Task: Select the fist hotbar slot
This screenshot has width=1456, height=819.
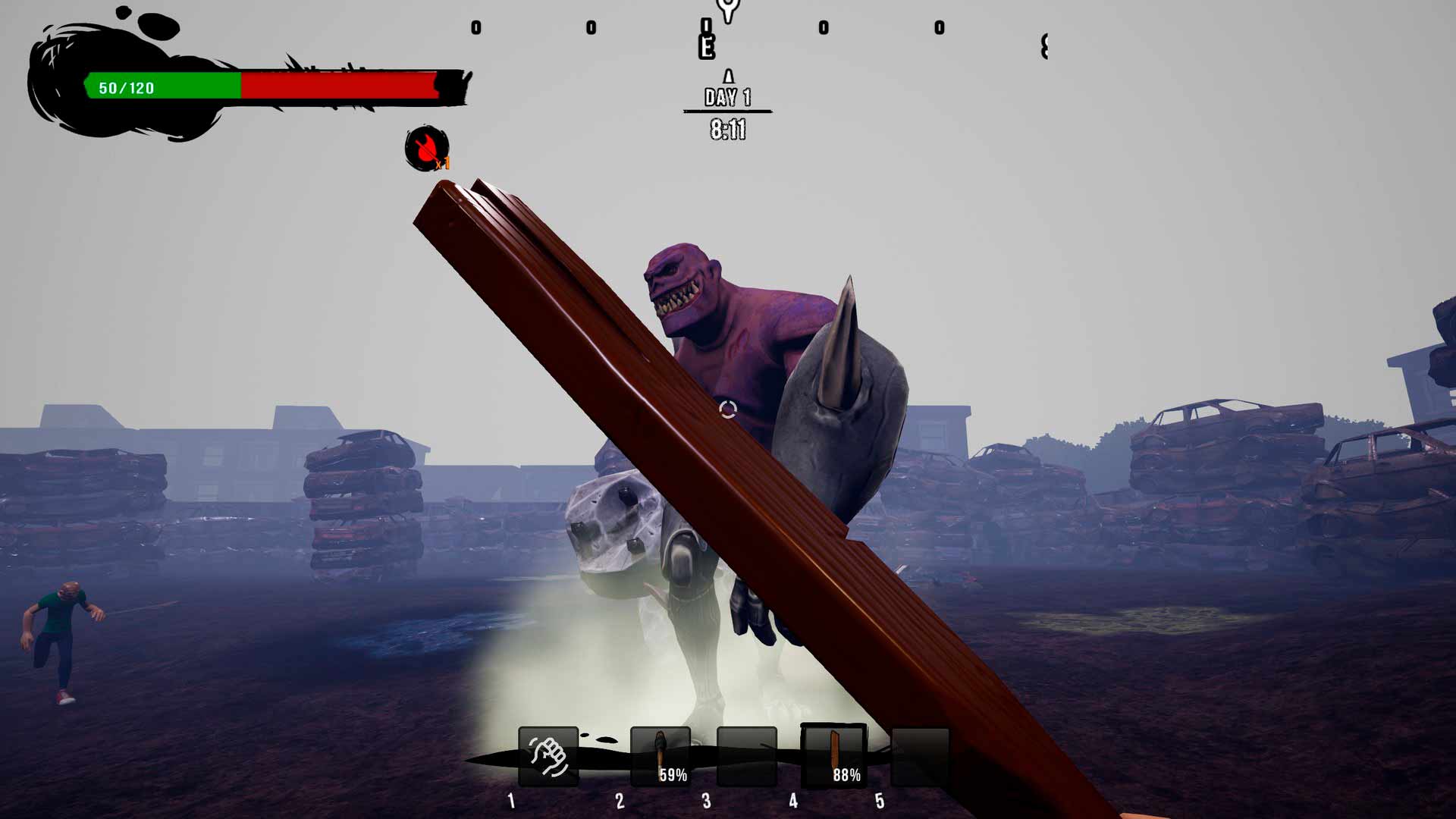Action: point(548,756)
